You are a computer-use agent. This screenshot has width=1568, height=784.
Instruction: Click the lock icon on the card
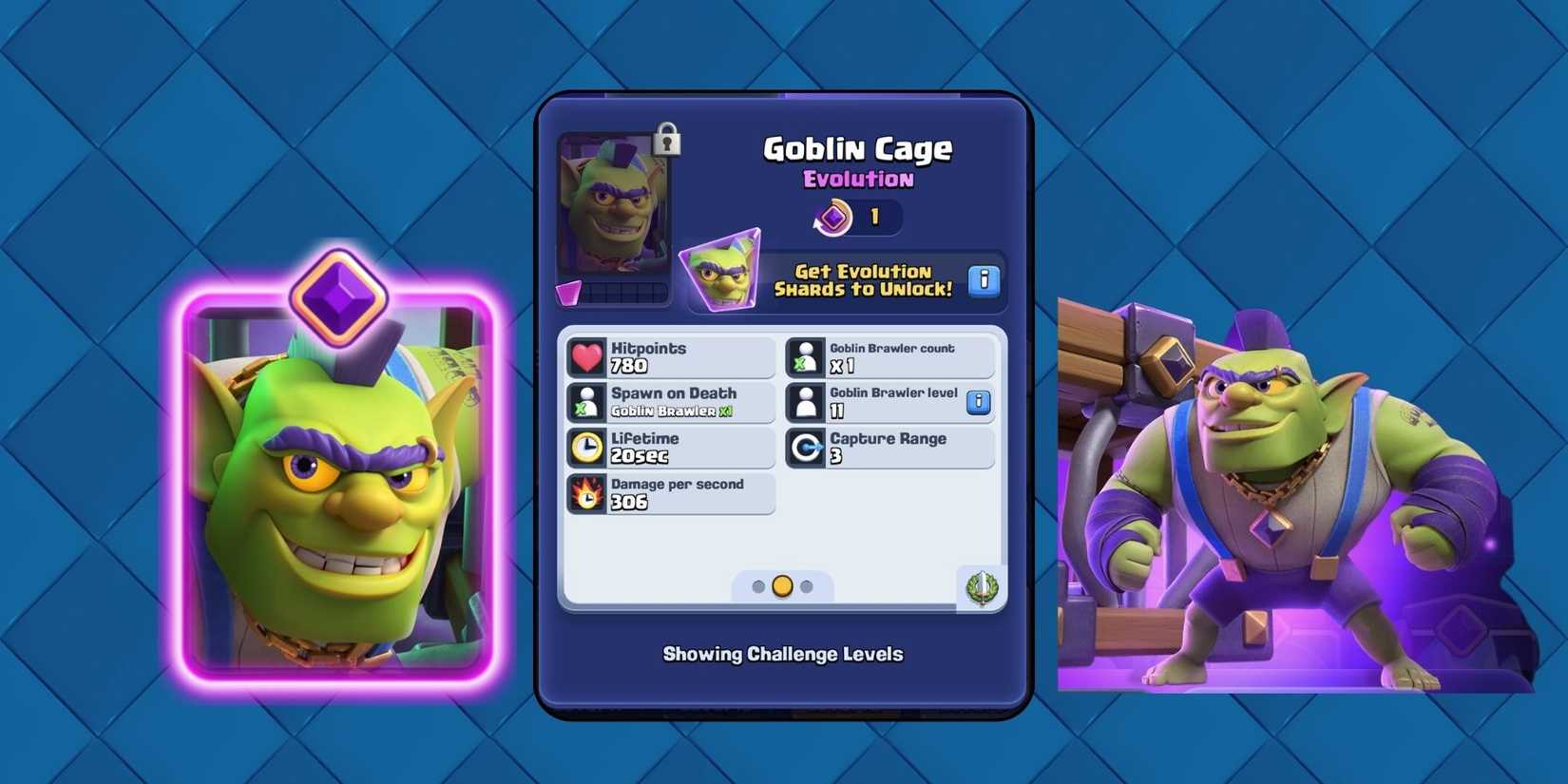coord(665,139)
